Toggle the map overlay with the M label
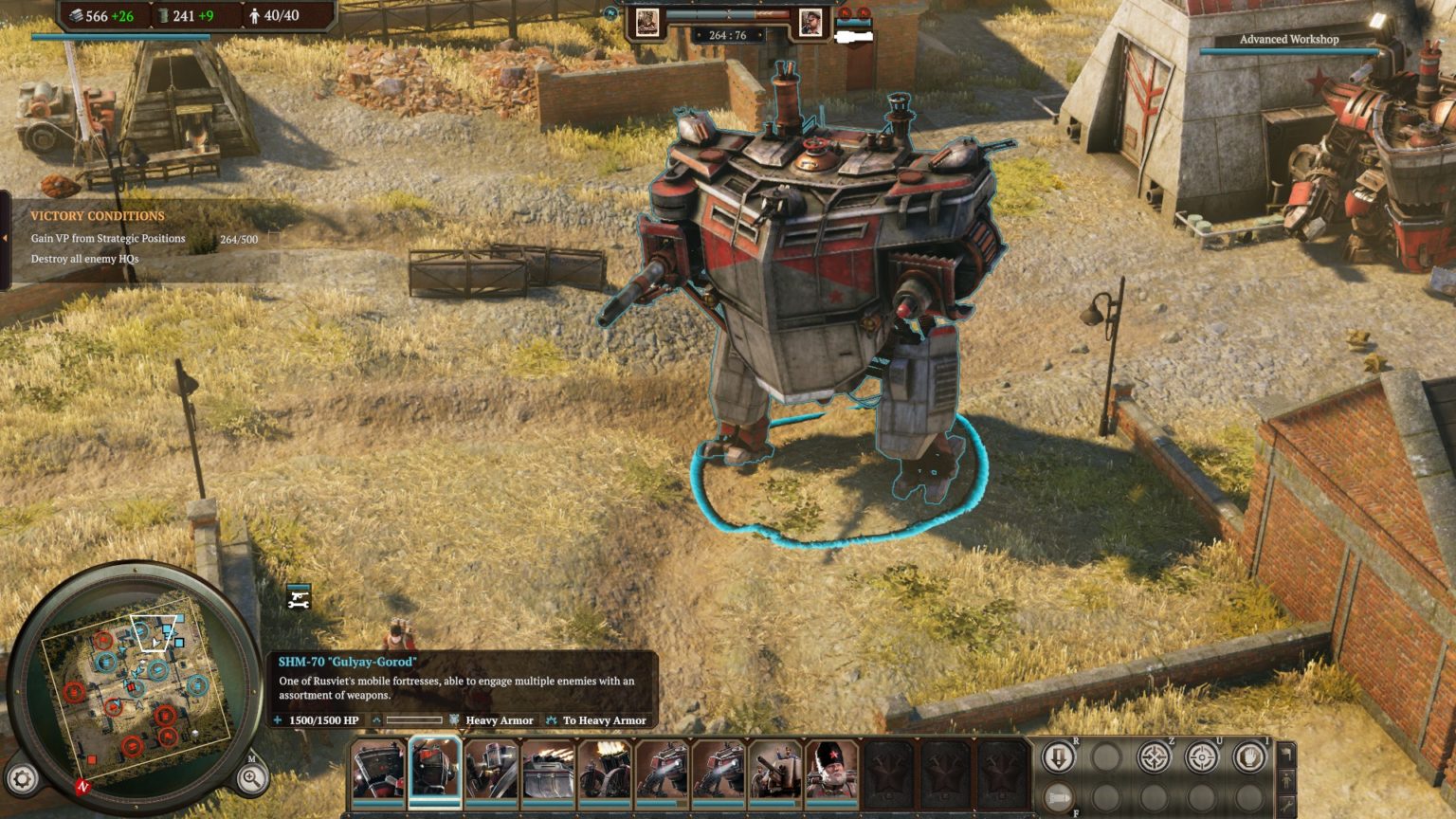The width and height of the screenshot is (1456, 819). (253, 758)
